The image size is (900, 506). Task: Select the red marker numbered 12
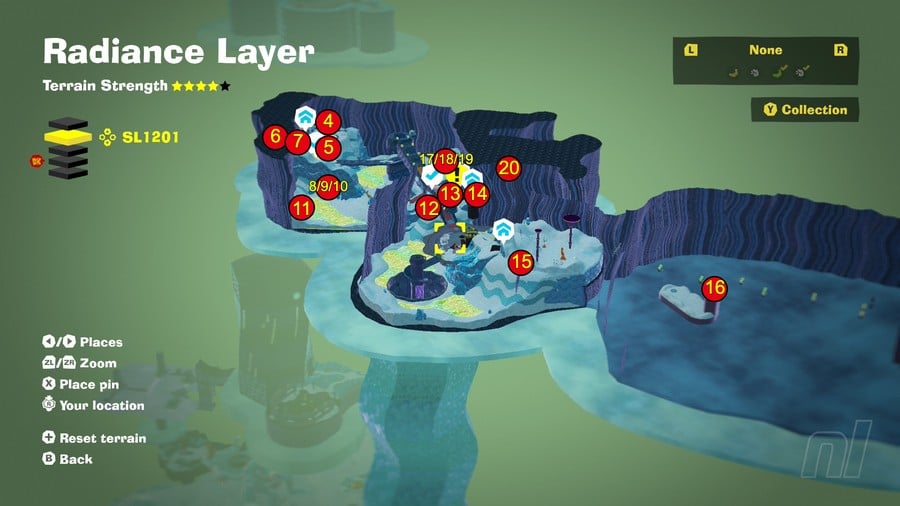[428, 208]
